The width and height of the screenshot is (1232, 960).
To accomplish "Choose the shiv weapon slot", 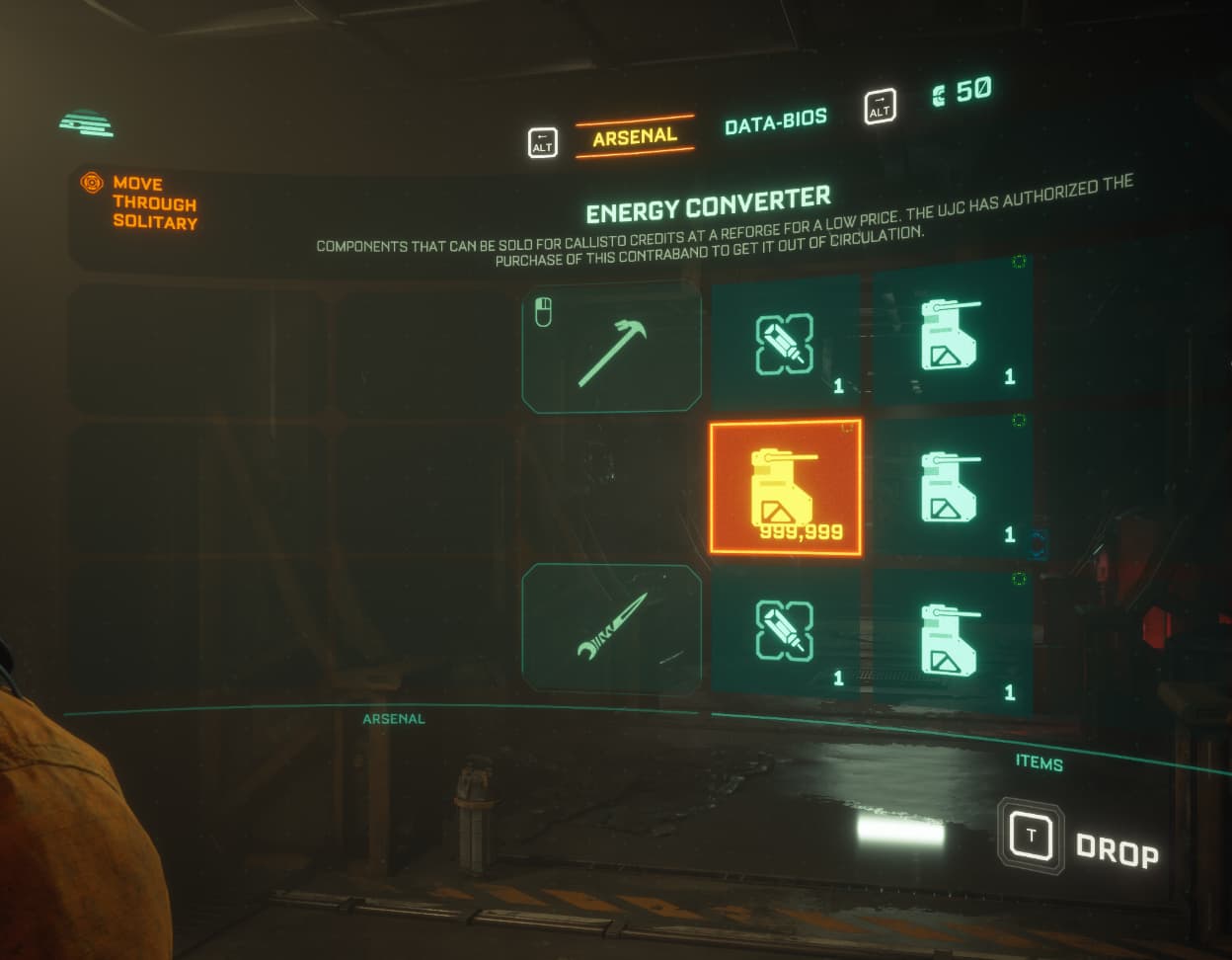I will [x=612, y=629].
